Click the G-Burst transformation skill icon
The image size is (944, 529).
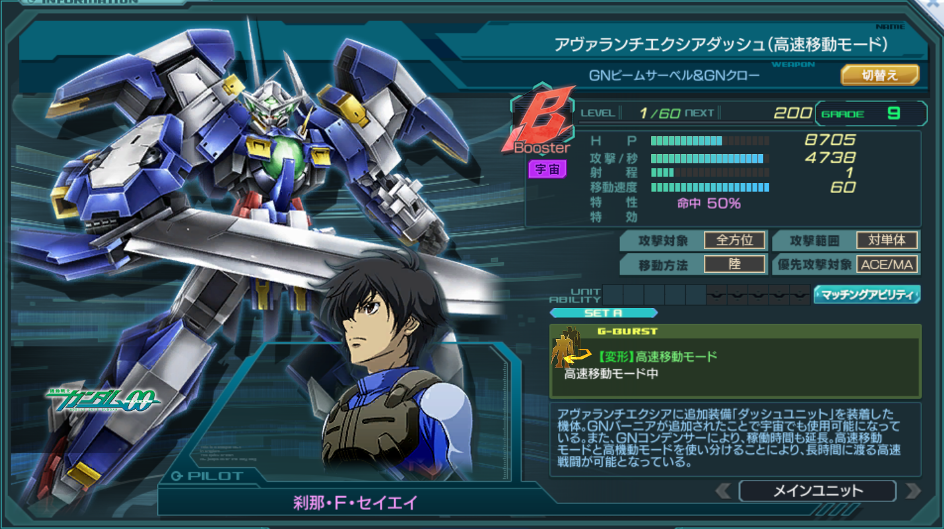(574, 356)
